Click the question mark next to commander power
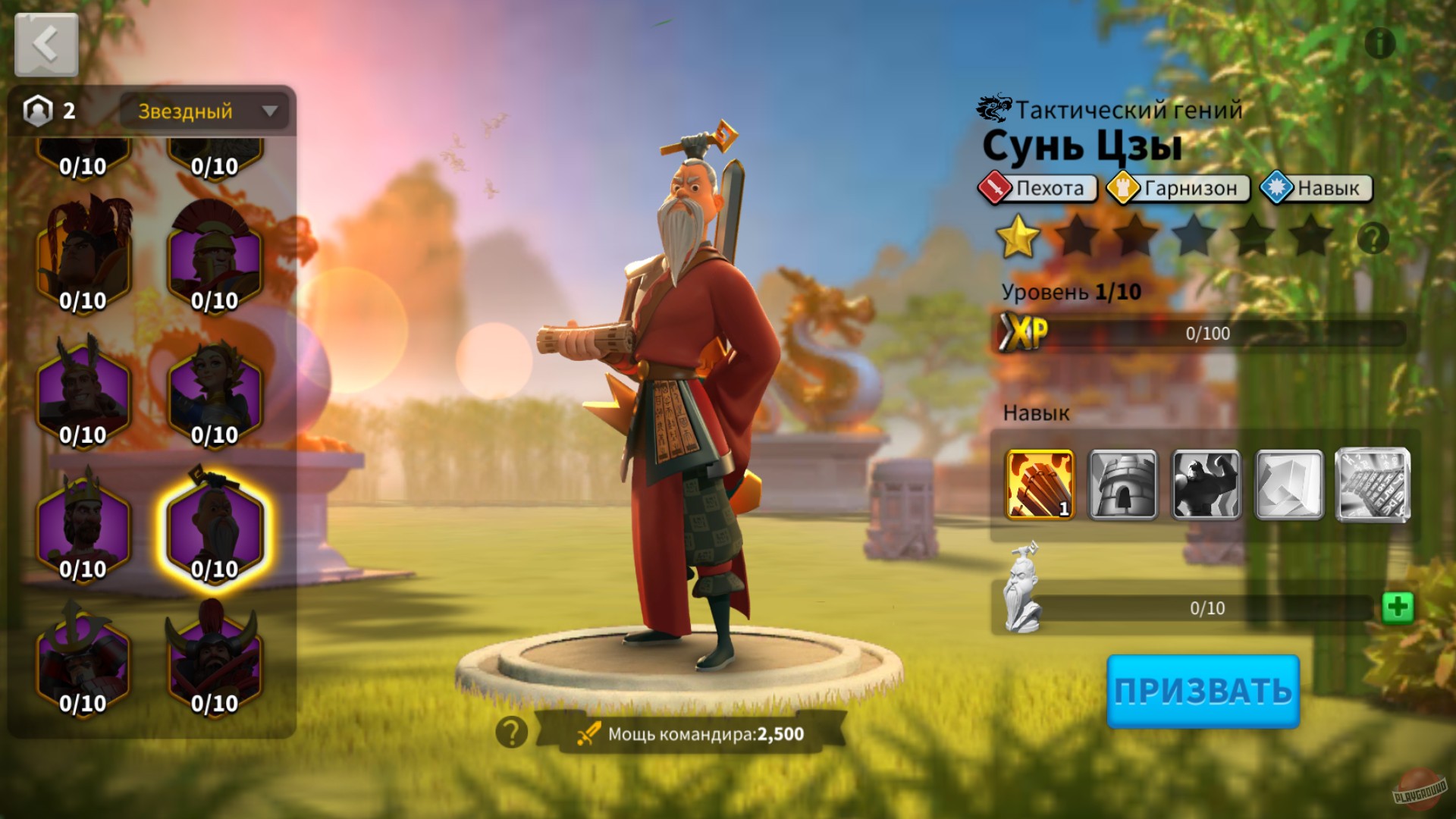 pyautogui.click(x=513, y=732)
